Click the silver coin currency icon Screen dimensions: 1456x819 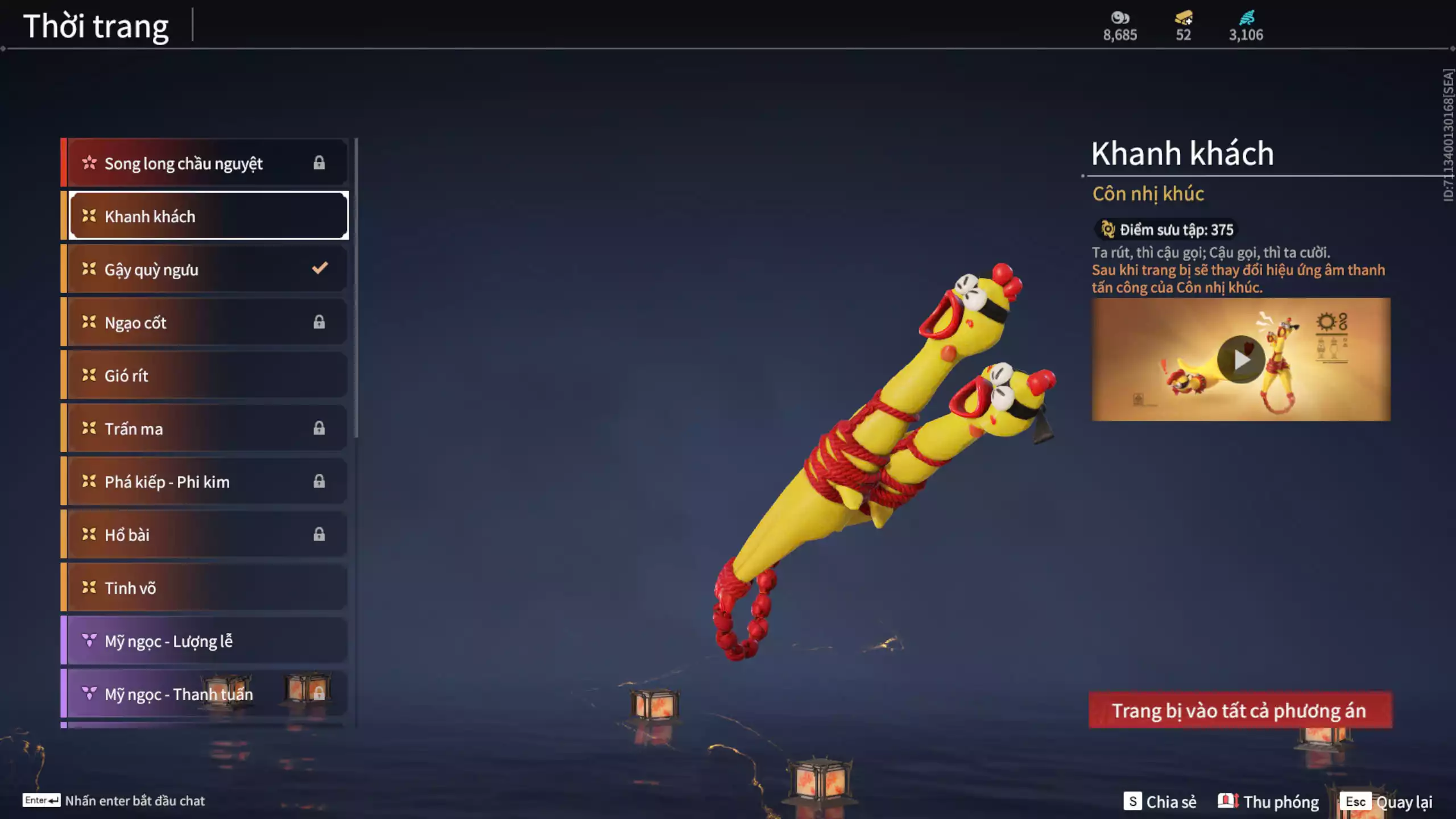click(x=1120, y=18)
